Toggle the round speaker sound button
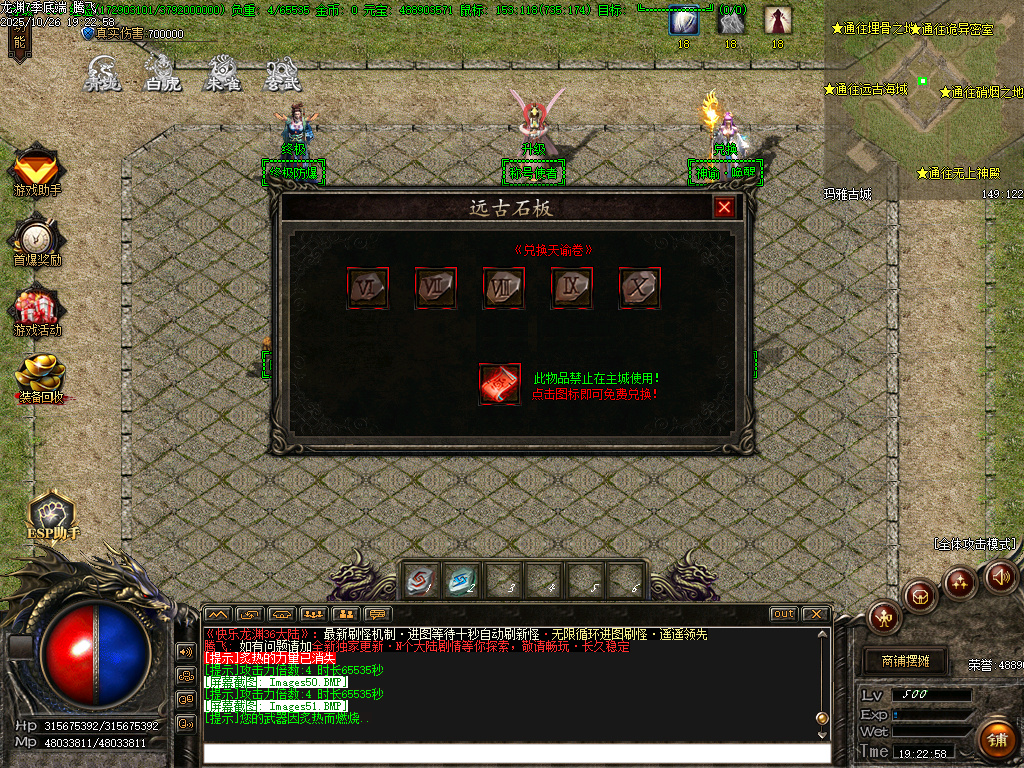 point(1000,576)
